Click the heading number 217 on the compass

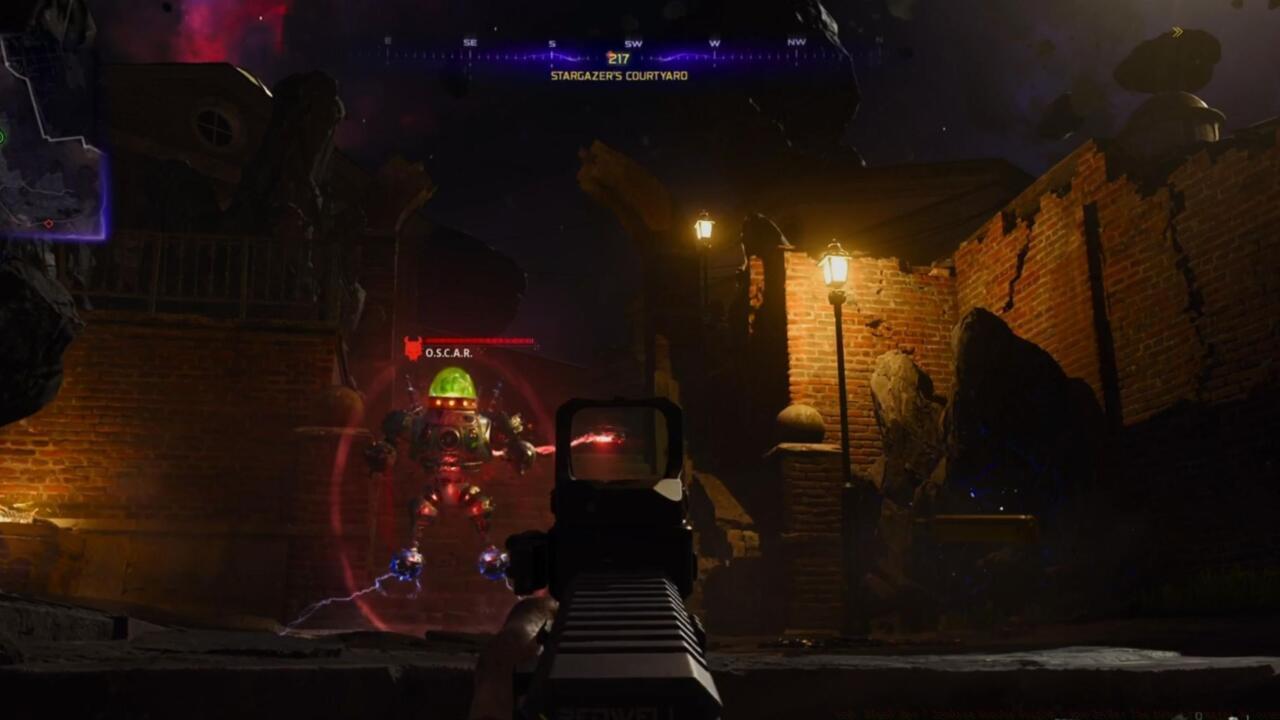pos(618,56)
